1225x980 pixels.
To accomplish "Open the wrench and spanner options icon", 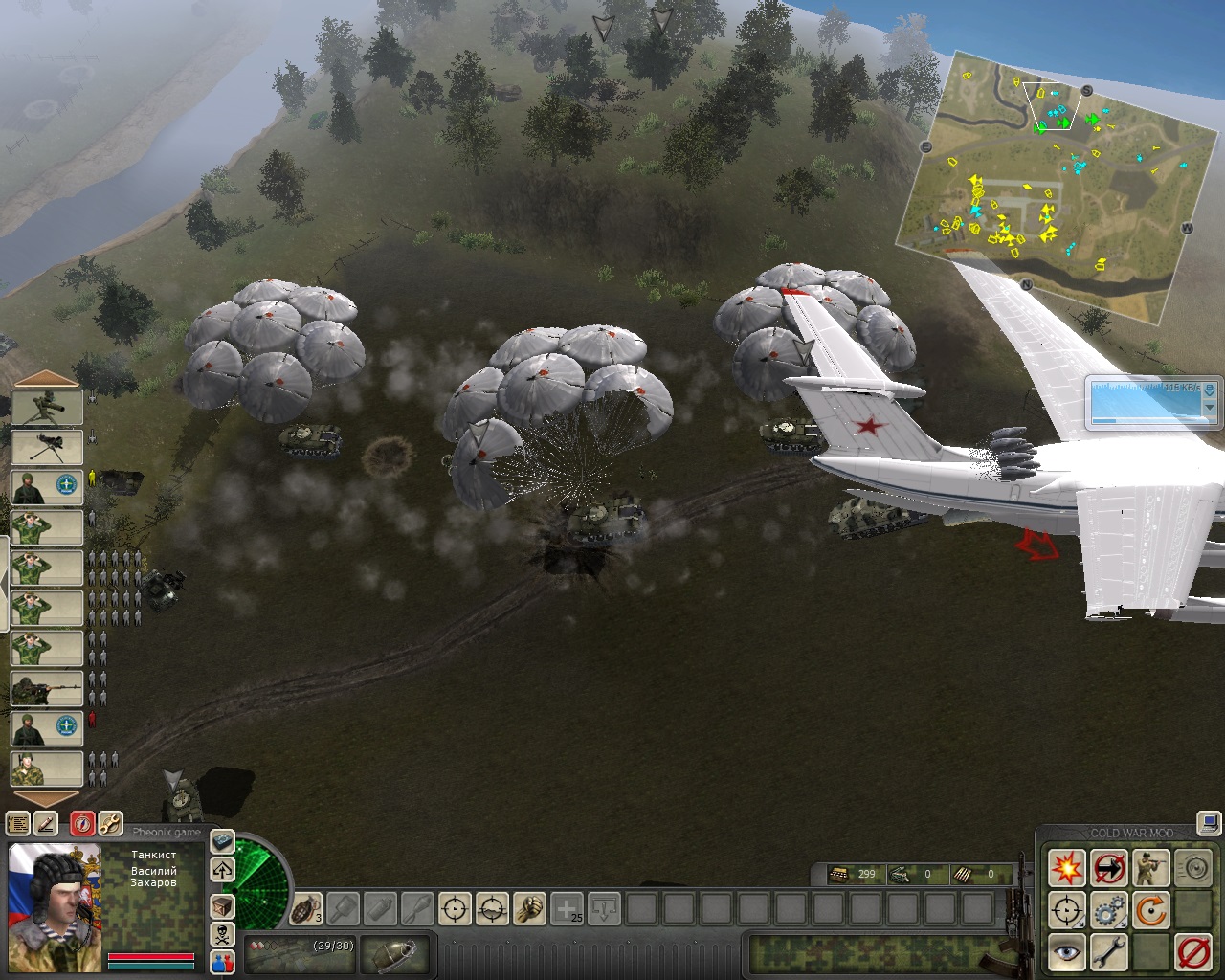I will [x=110, y=823].
